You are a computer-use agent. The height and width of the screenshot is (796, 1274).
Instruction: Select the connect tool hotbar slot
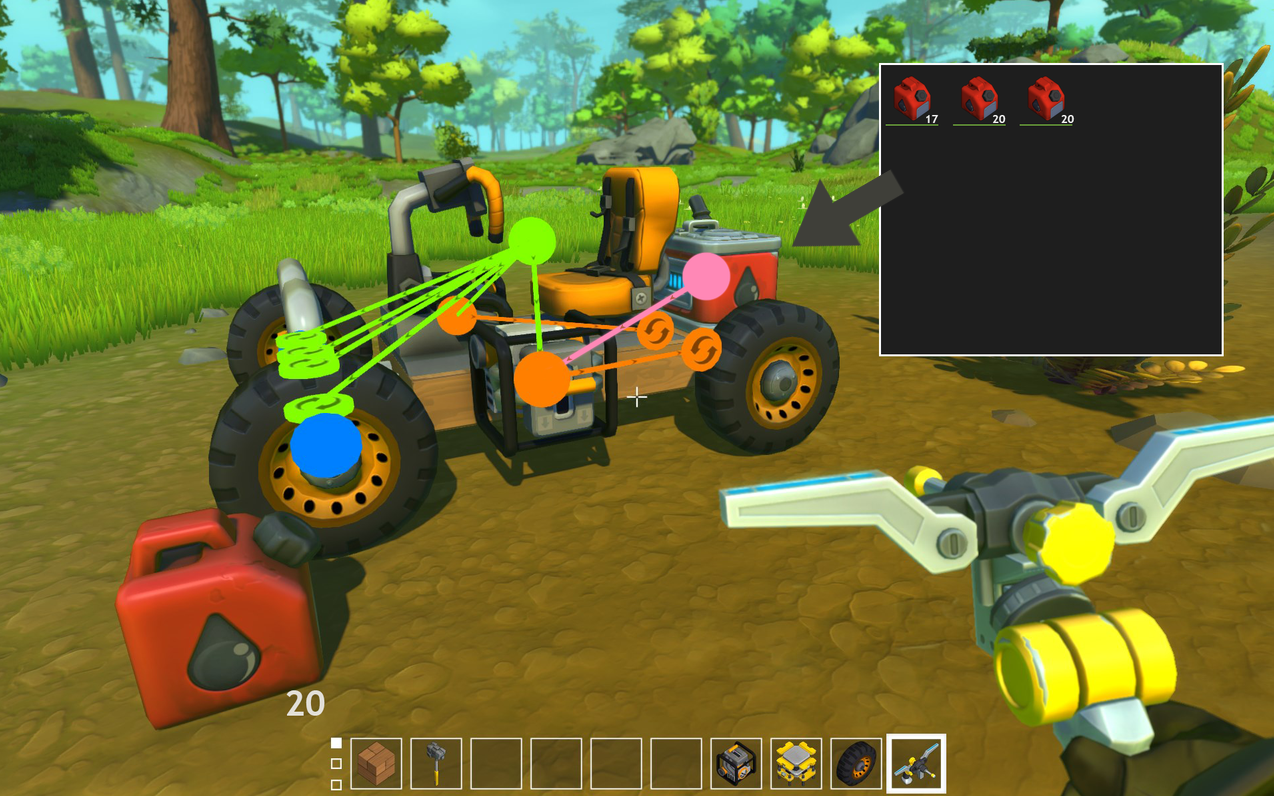(916, 764)
